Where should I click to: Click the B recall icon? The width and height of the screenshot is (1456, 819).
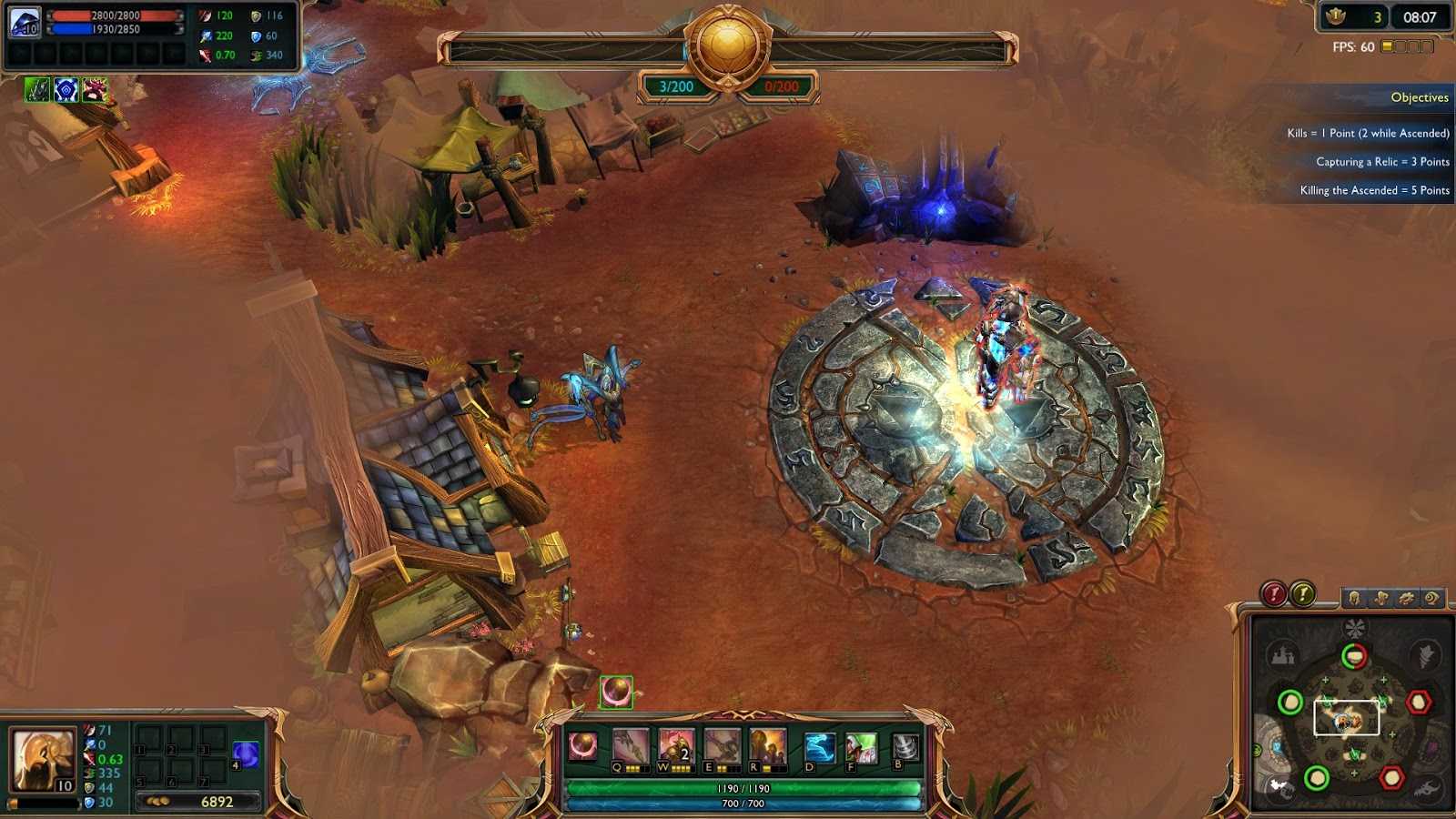click(x=905, y=746)
